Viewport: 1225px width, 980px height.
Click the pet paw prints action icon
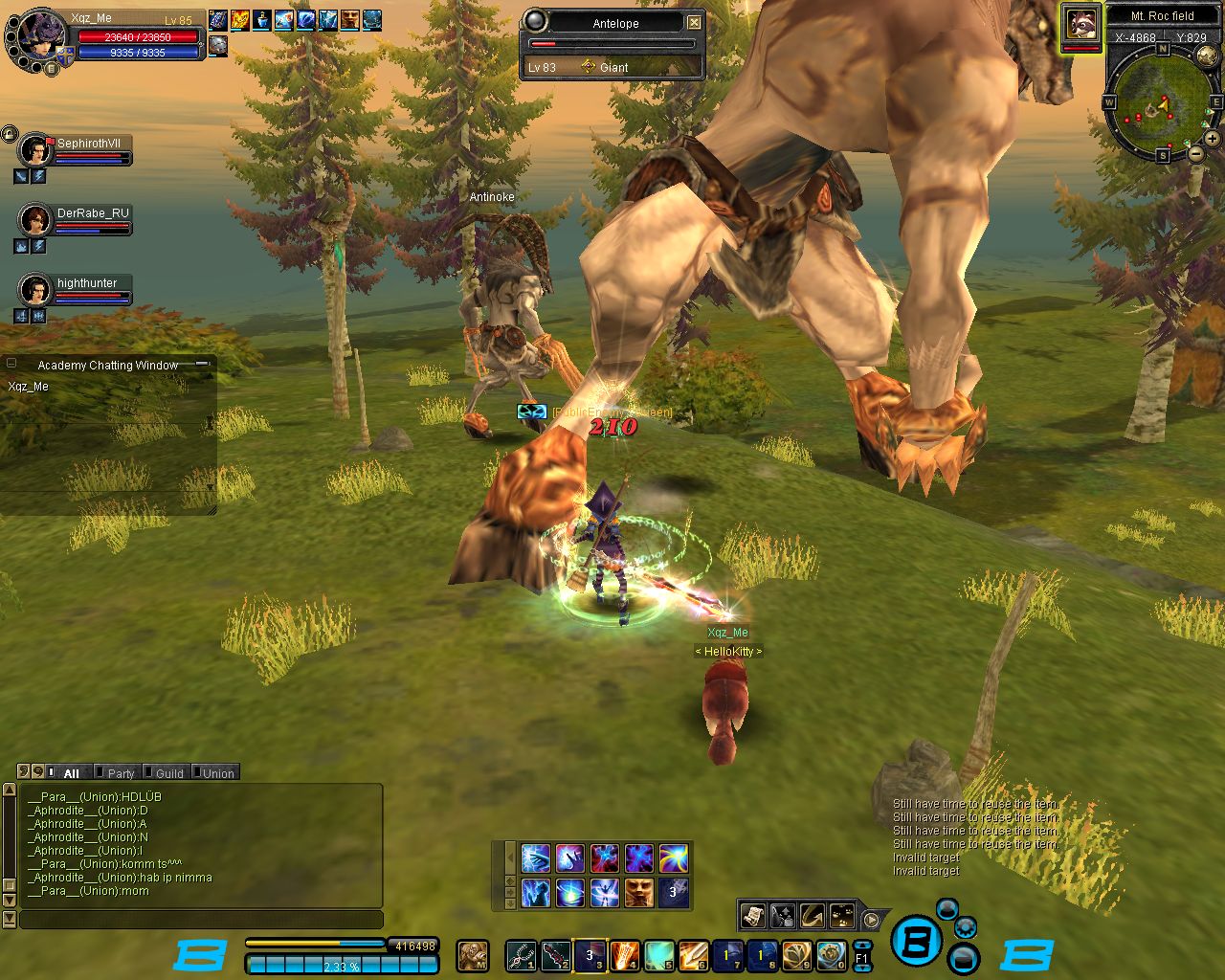[842, 917]
